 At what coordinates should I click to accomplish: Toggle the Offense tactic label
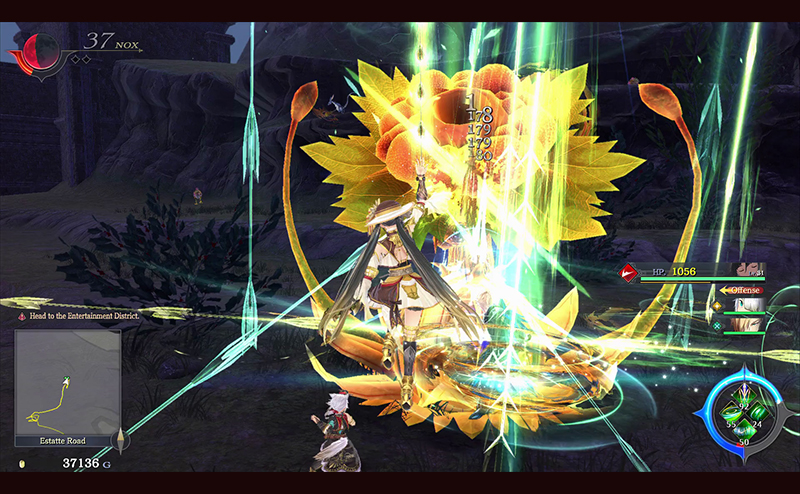pos(741,290)
